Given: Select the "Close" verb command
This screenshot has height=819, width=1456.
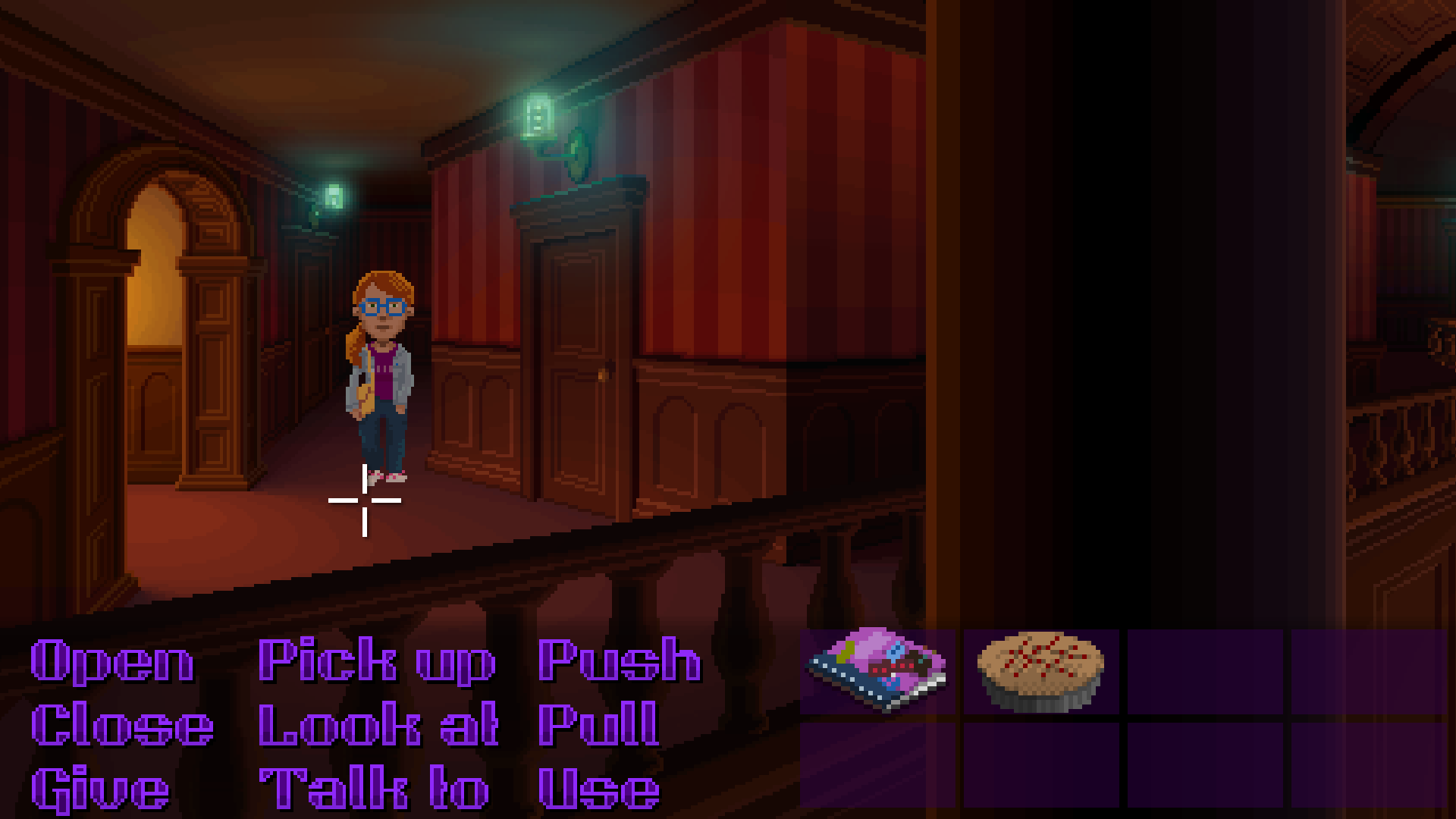Looking at the screenshot, I should click(121, 726).
